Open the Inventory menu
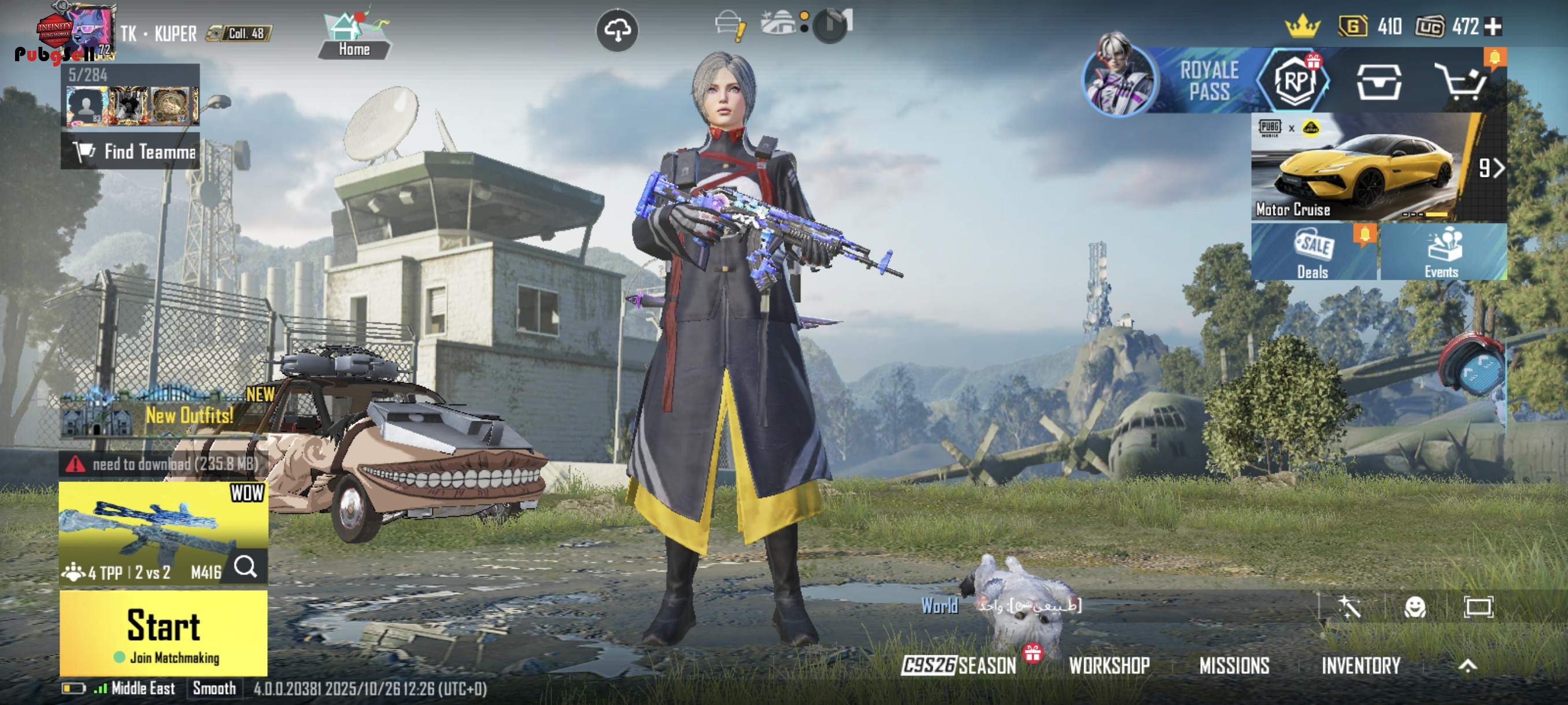 1361,666
